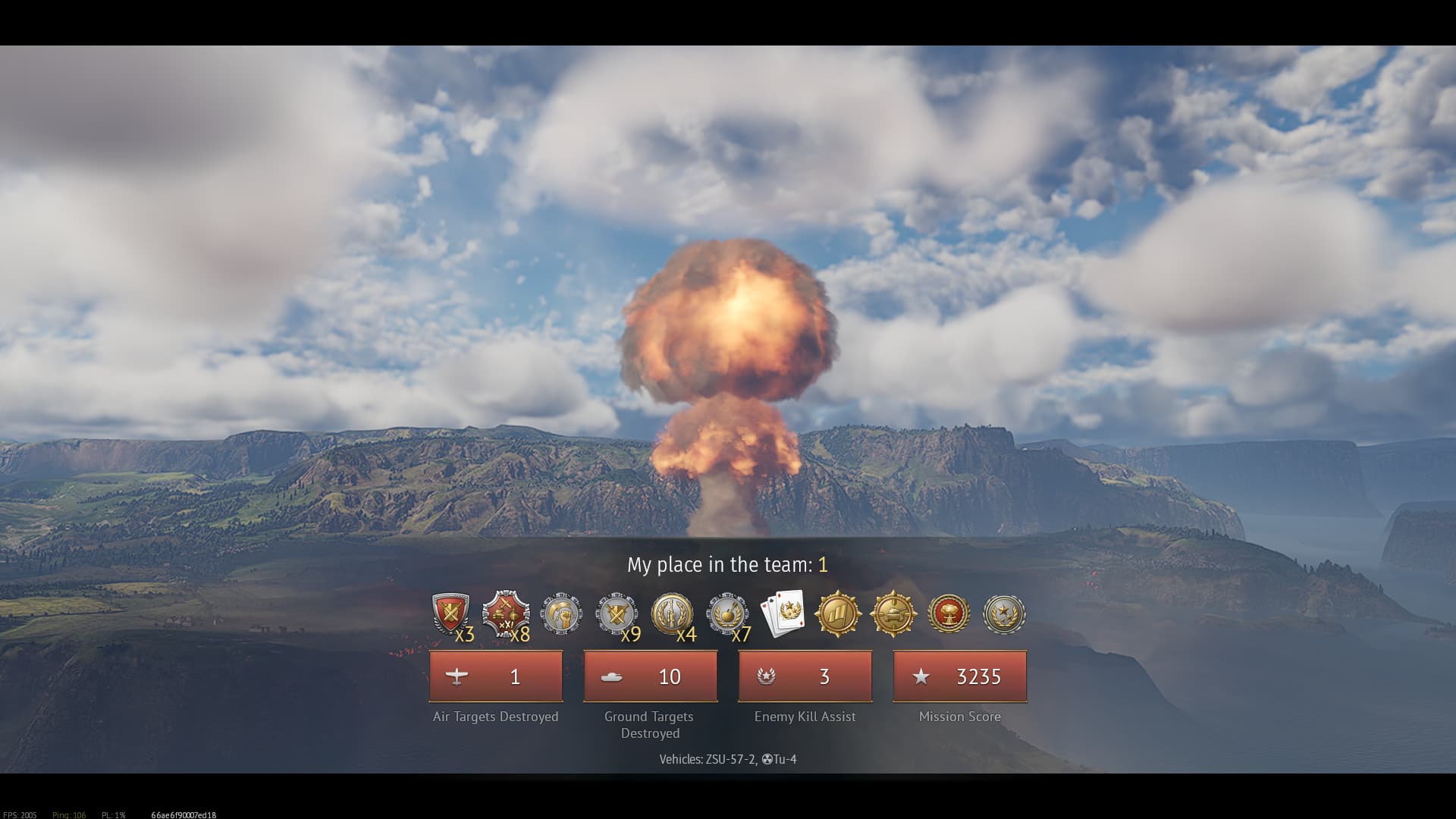This screenshot has width=1456, height=819.
Task: Click the Enemy Kill Assist tile
Action: (805, 676)
